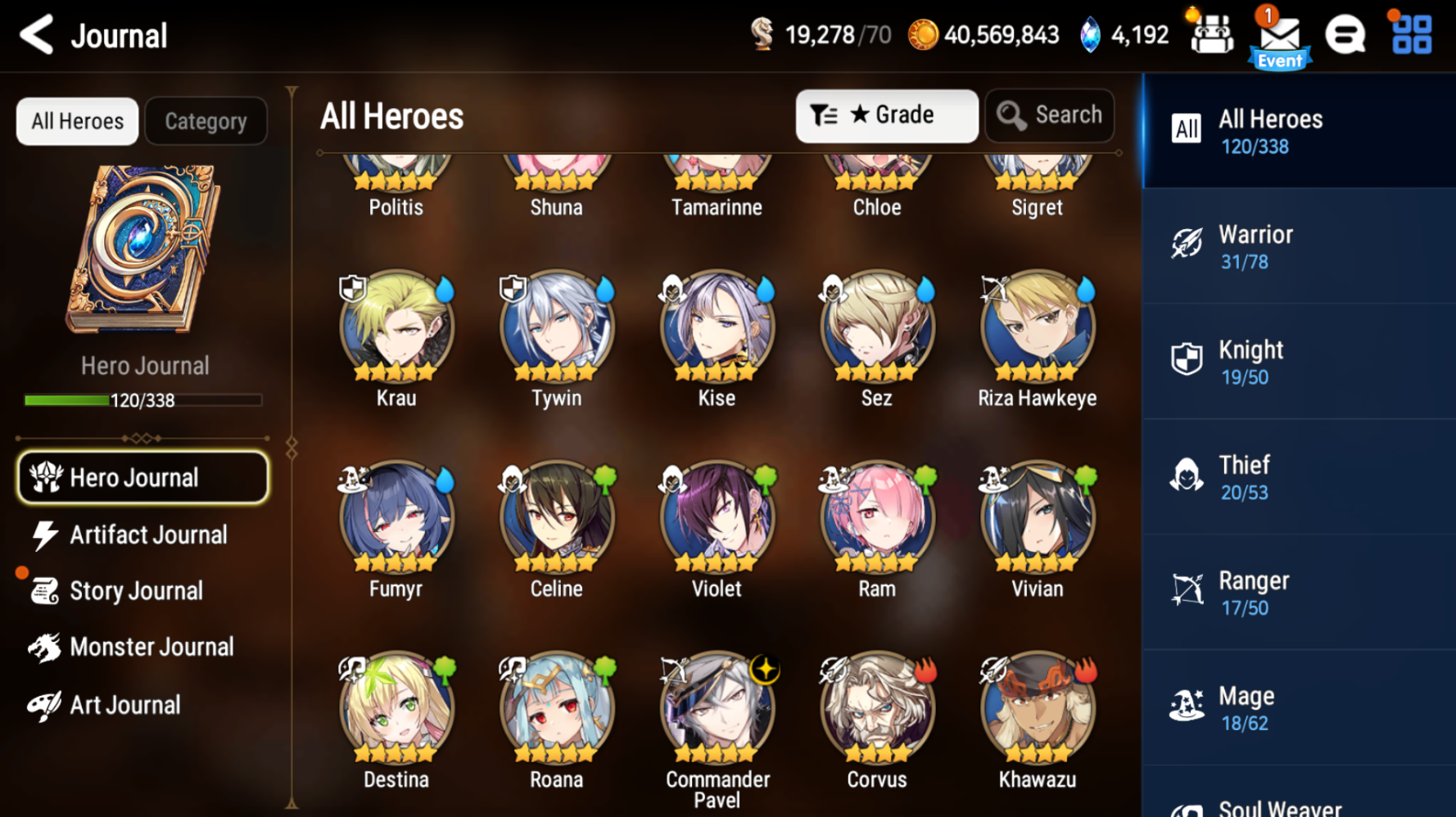
Task: Open the ★ Grade filter dropdown
Action: coord(887,115)
